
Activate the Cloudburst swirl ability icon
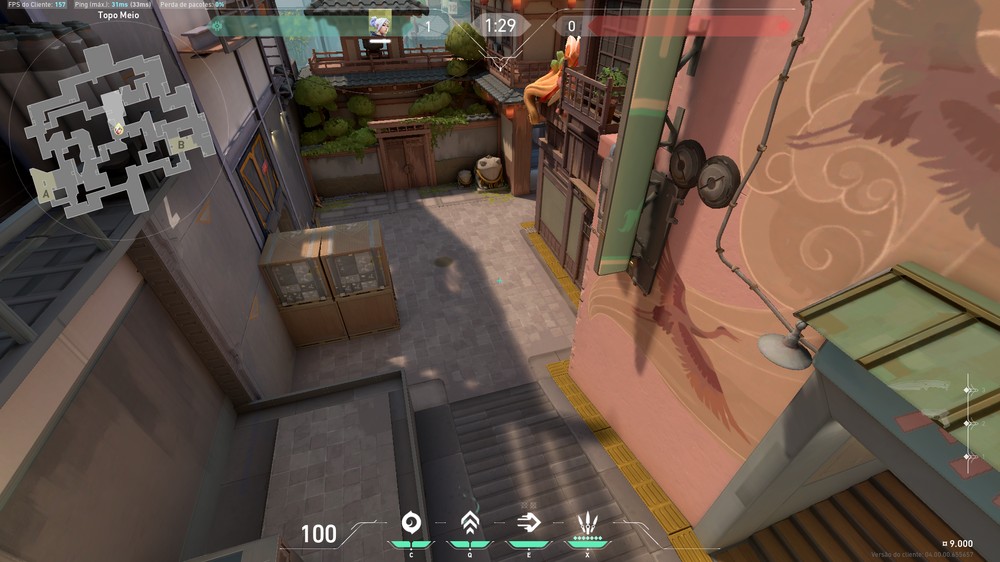click(x=410, y=522)
